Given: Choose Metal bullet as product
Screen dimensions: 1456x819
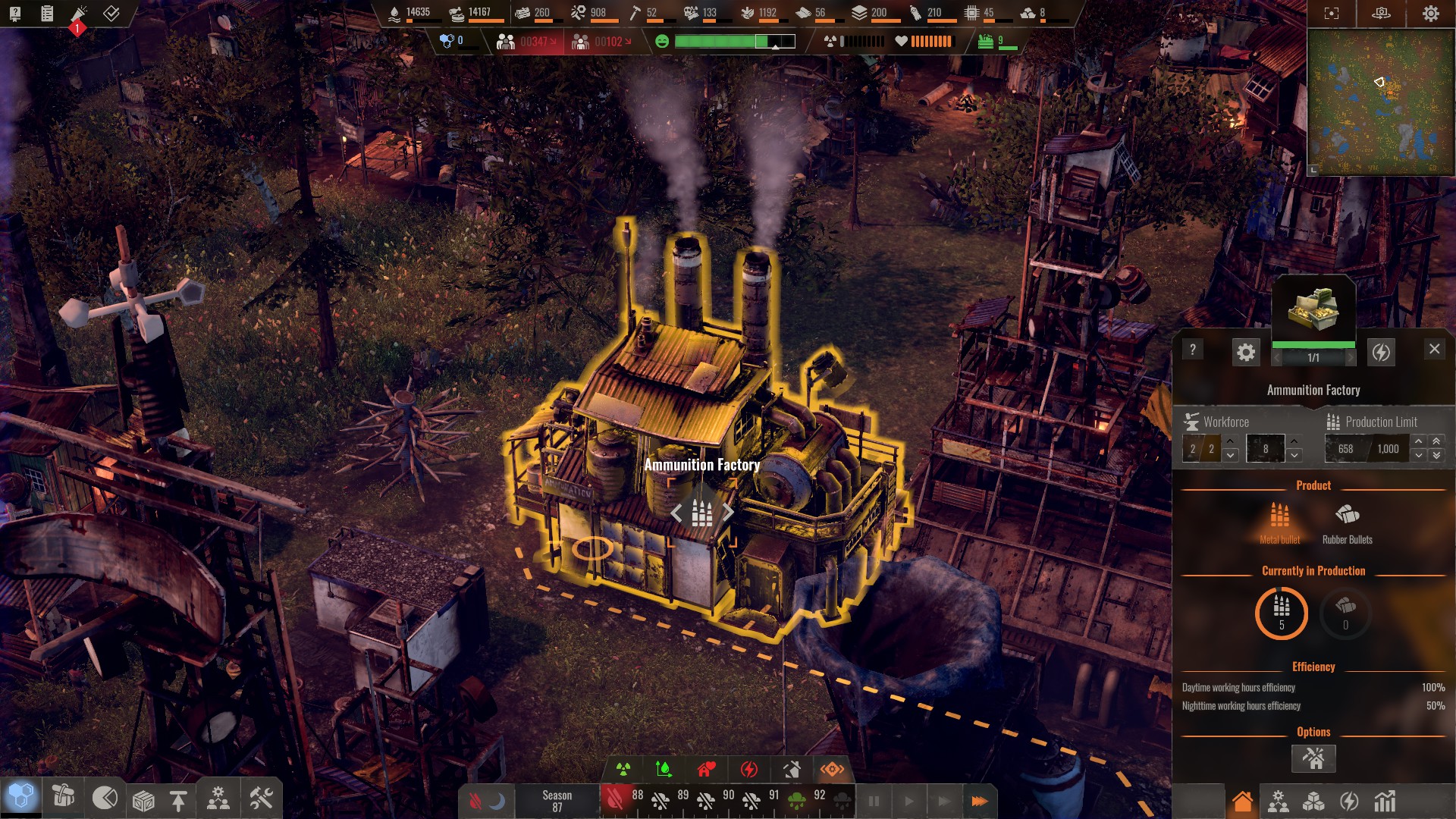Looking at the screenshot, I should [1280, 522].
